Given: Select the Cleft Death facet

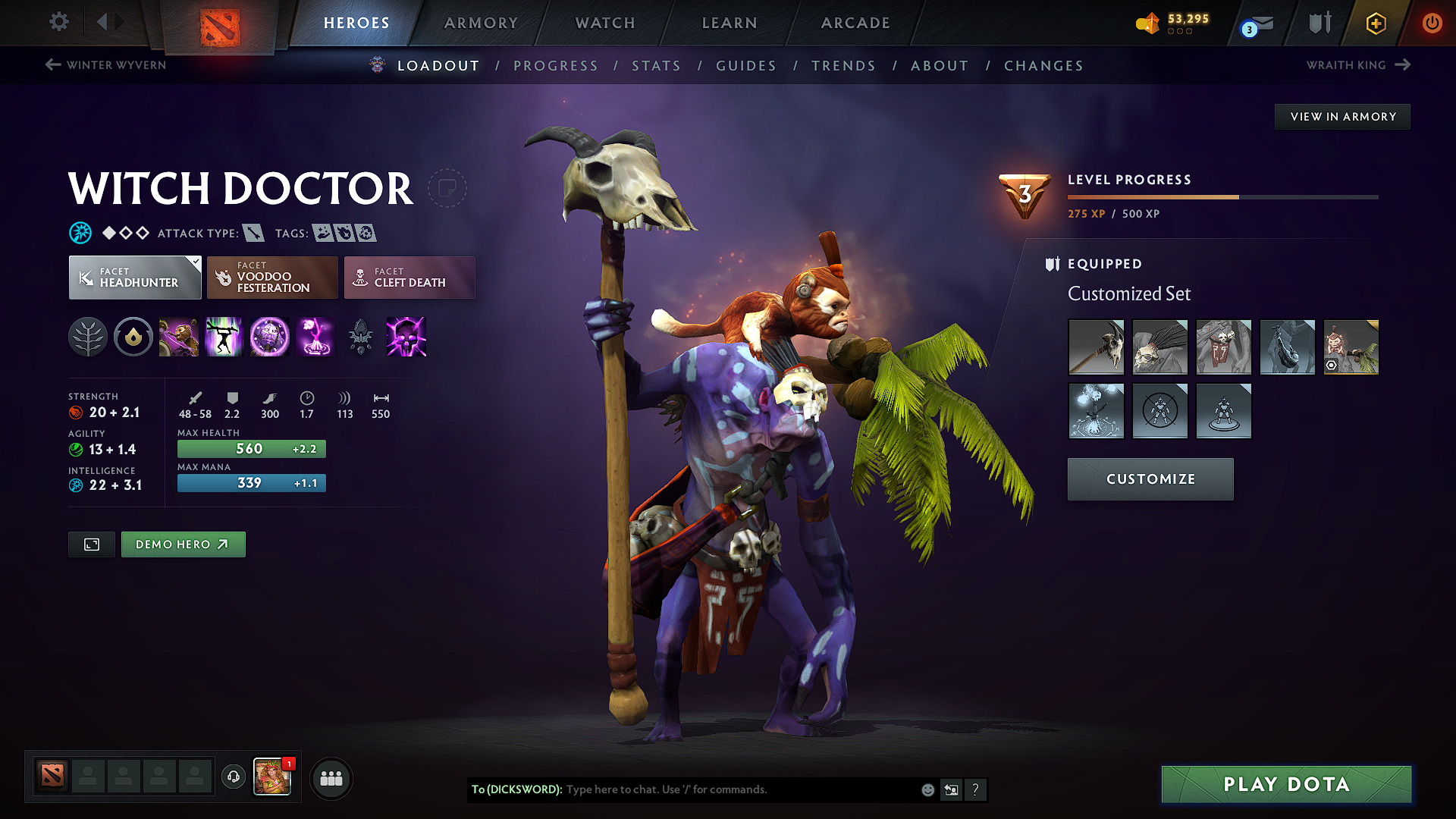Looking at the screenshot, I should 409,278.
